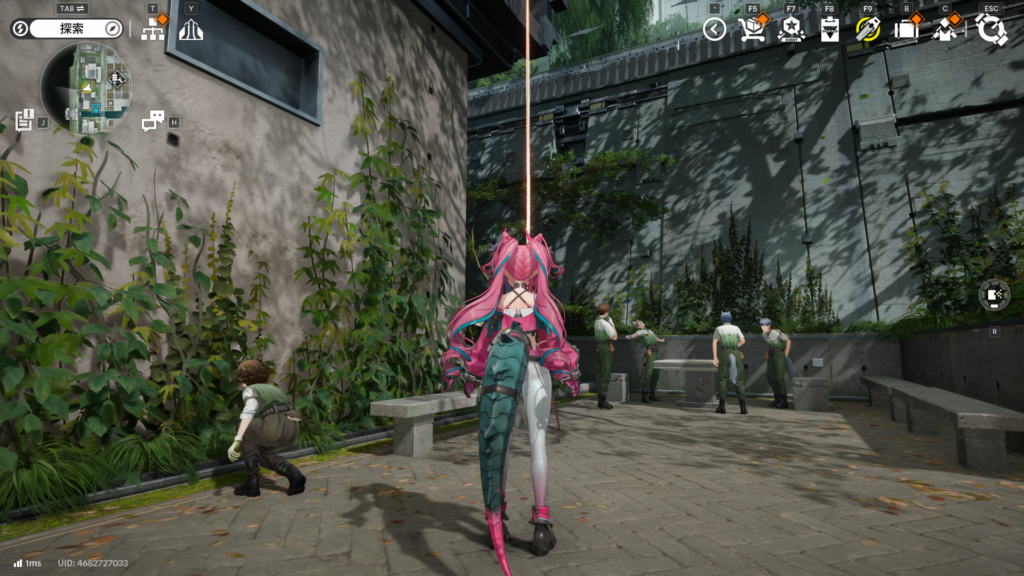
Task: Open the star Event badge icon
Action: coord(791,29)
